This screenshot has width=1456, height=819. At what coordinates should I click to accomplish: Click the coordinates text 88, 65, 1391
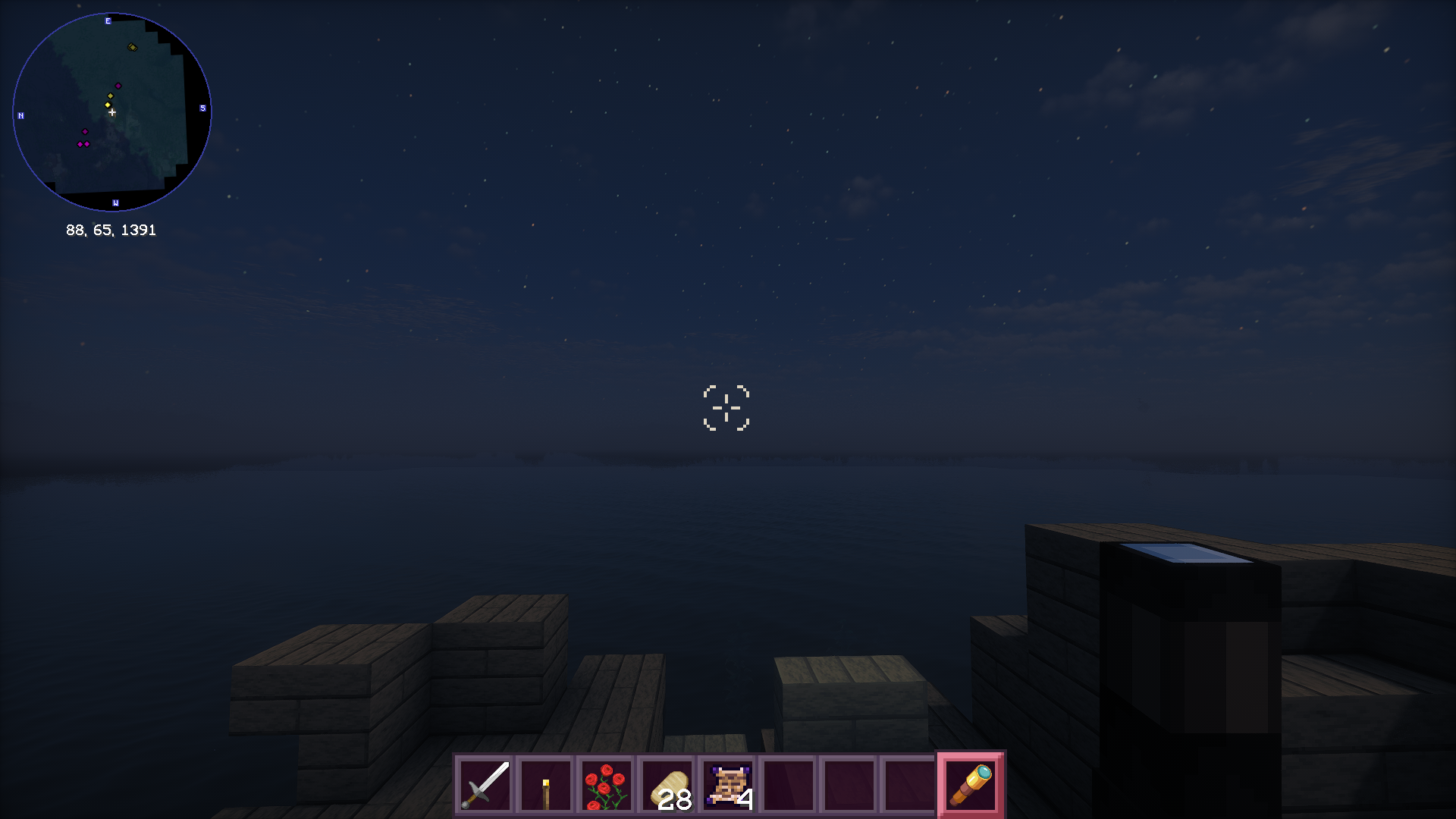111,230
